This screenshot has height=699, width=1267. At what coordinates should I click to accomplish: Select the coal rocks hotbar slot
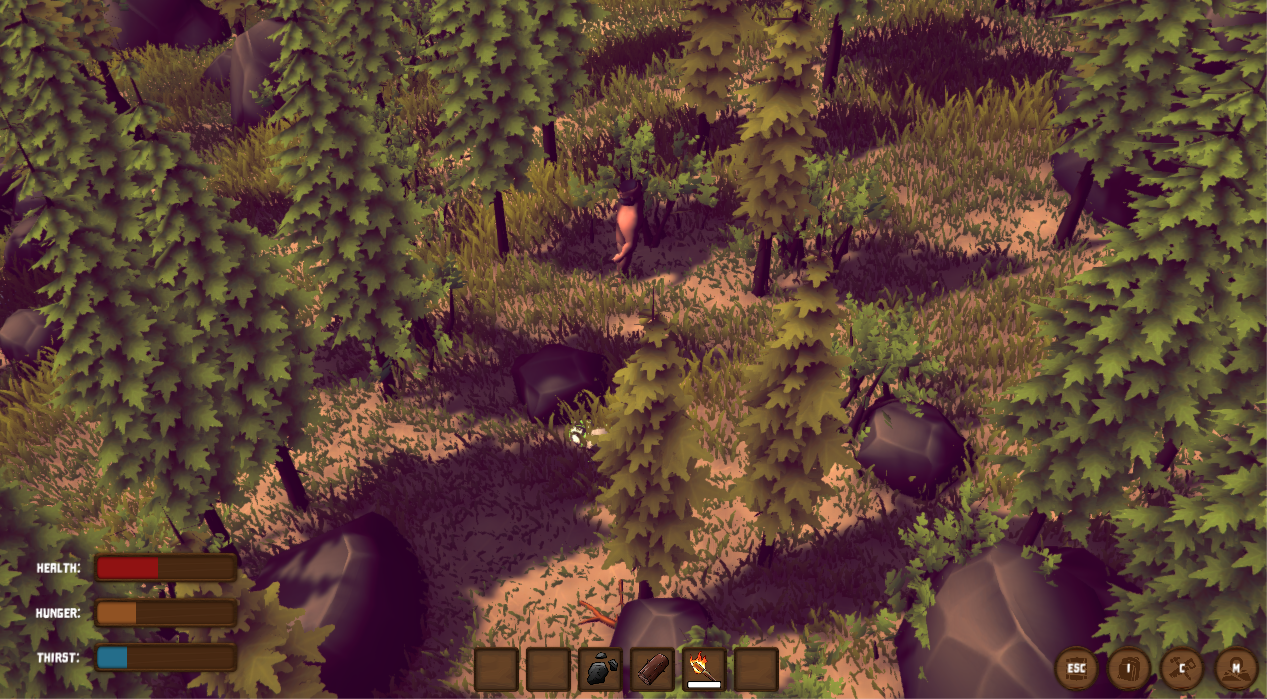pos(600,669)
